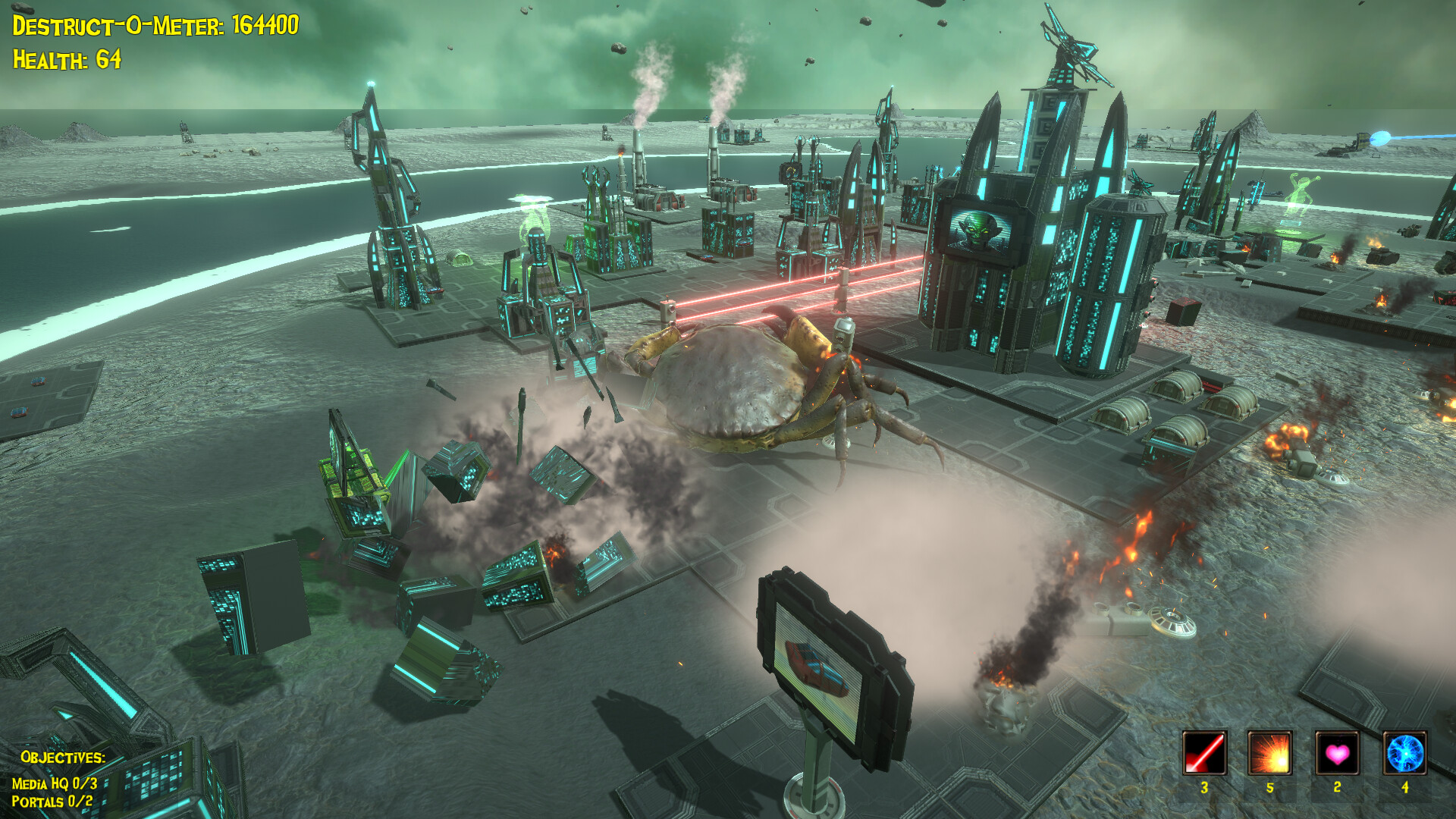Image resolution: width=1456 pixels, height=819 pixels.
Task: Select the blue plasma orb ability
Action: (1404, 753)
